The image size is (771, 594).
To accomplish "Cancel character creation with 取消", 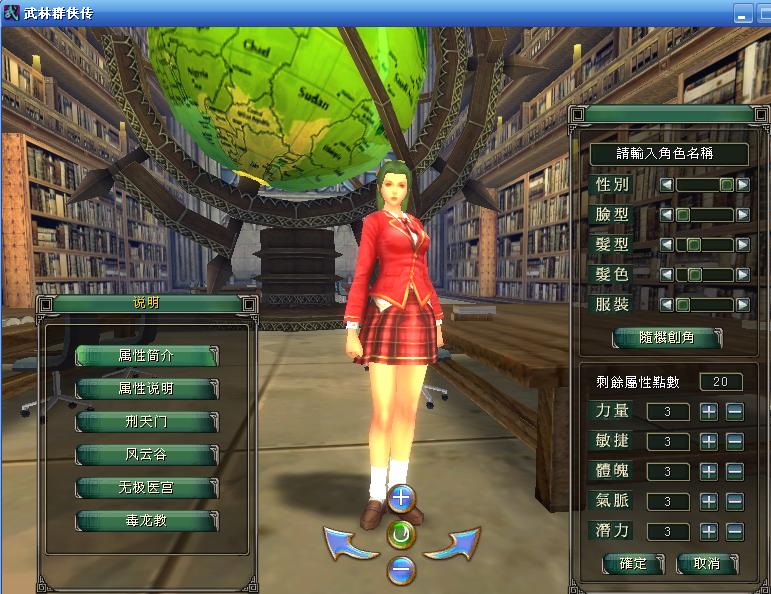I will click(x=706, y=563).
